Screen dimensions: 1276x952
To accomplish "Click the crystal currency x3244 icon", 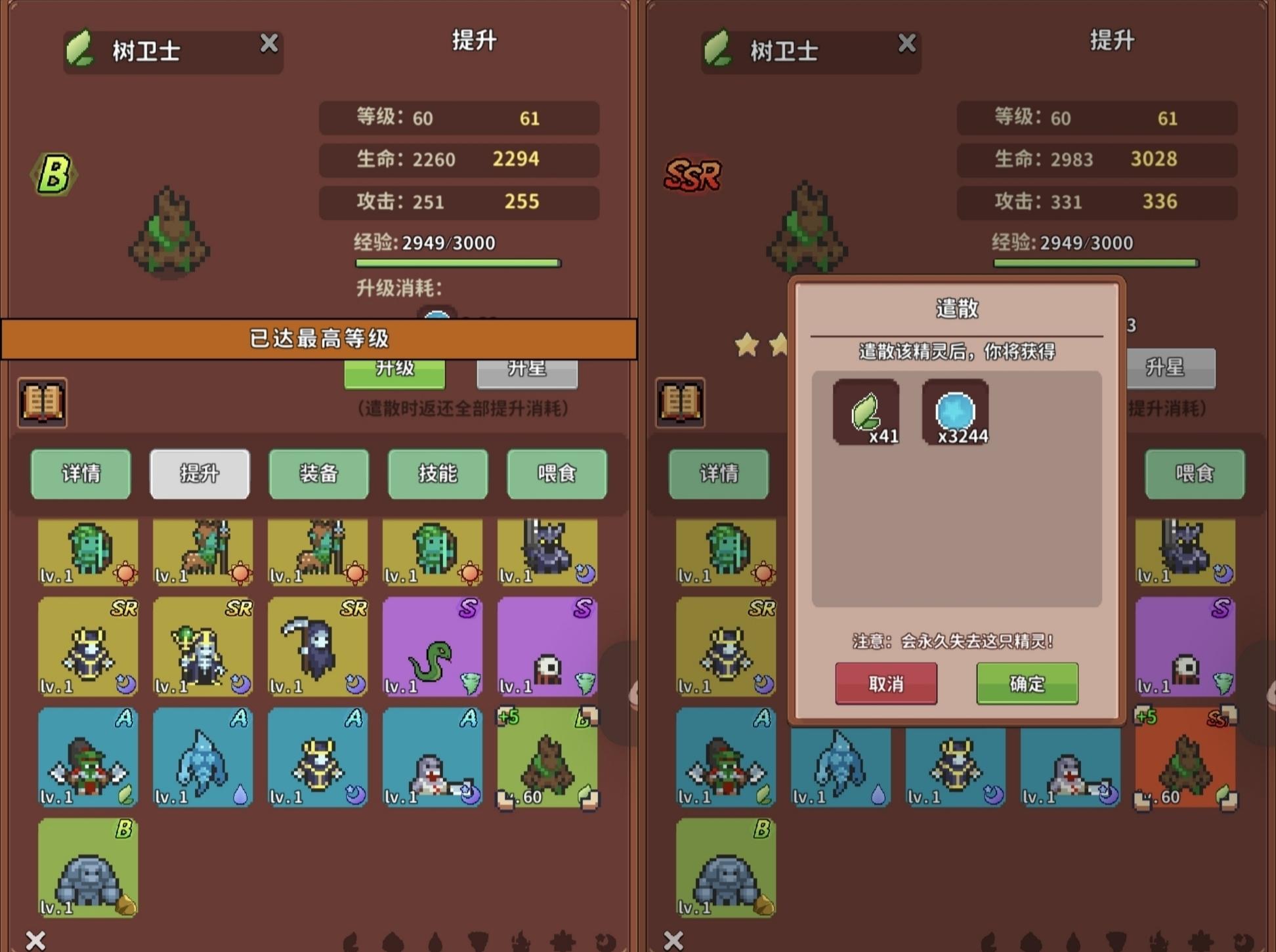I will (955, 413).
